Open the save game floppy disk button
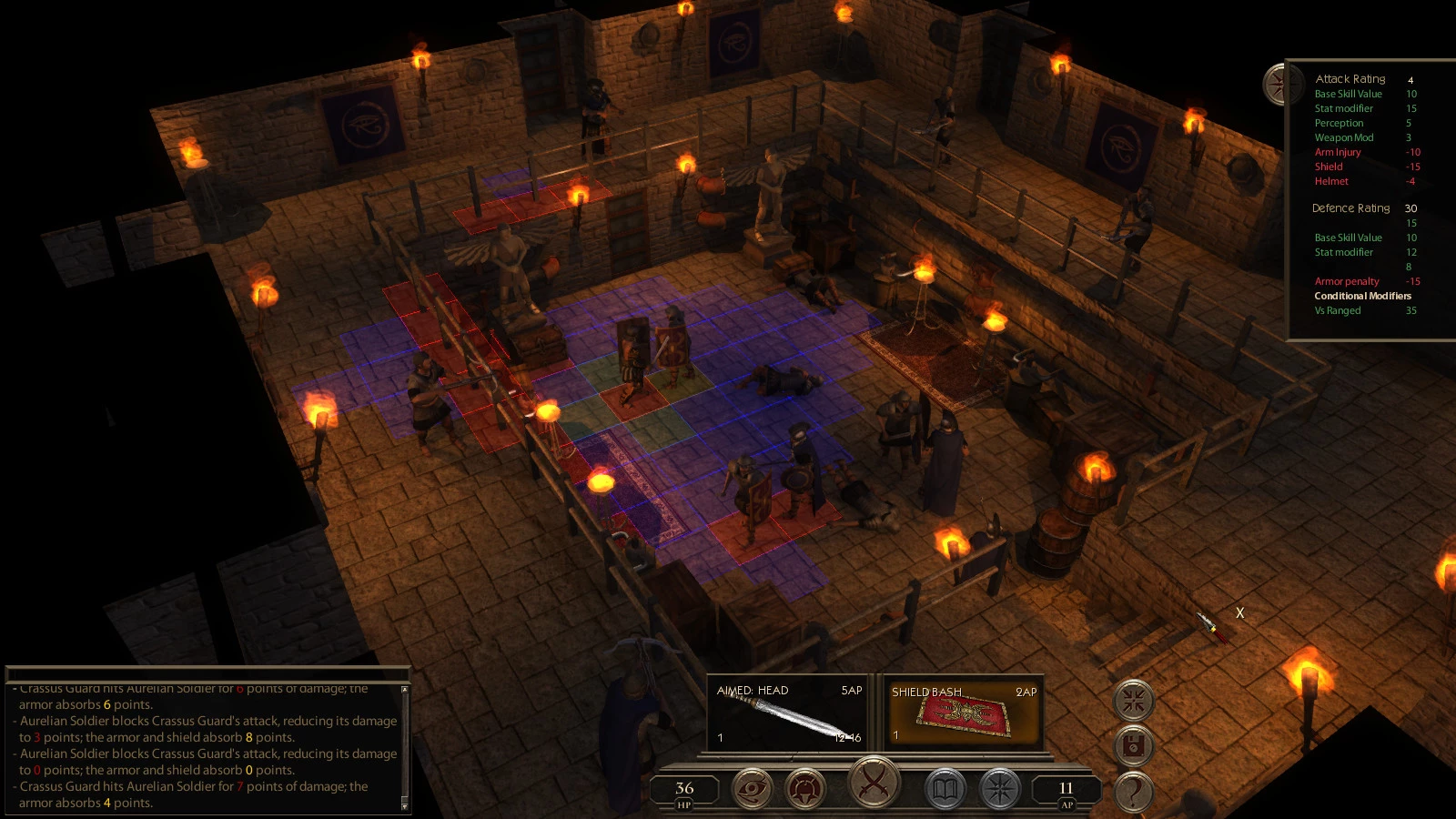The image size is (1456, 819). pyautogui.click(x=1134, y=746)
